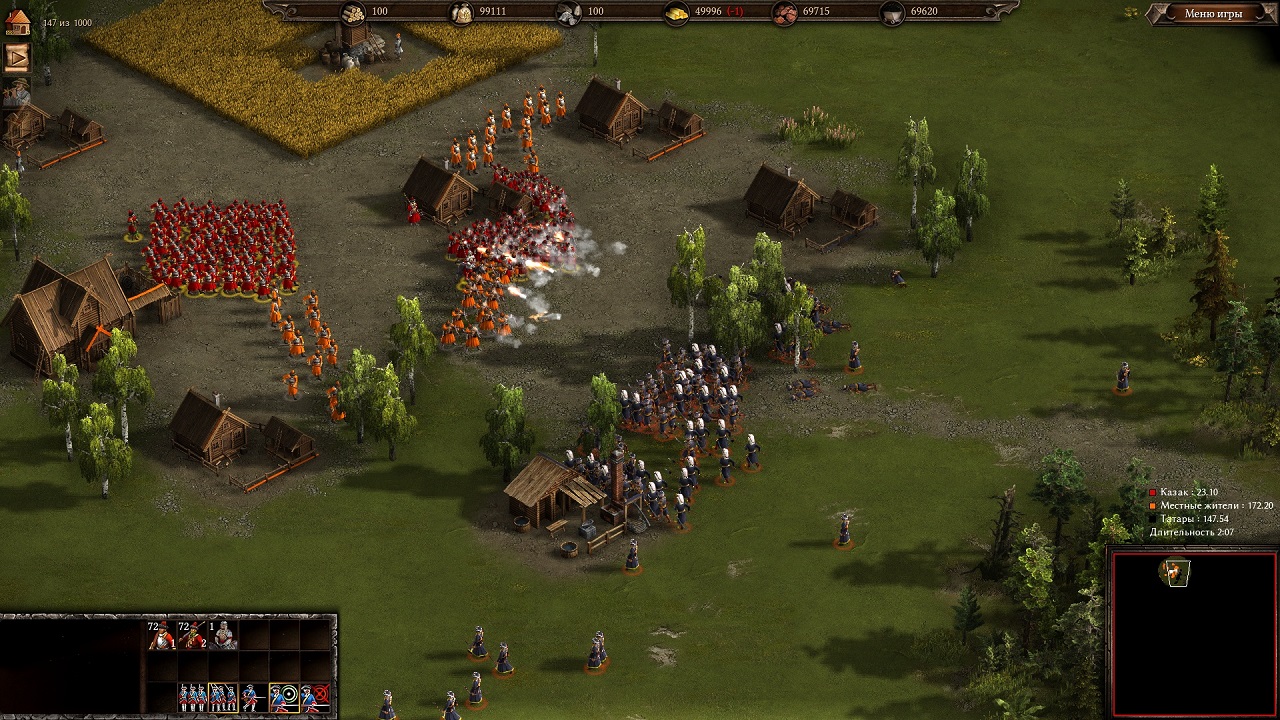Click the minimap in the corner
The width and height of the screenshot is (1280, 720).
[x=1193, y=631]
